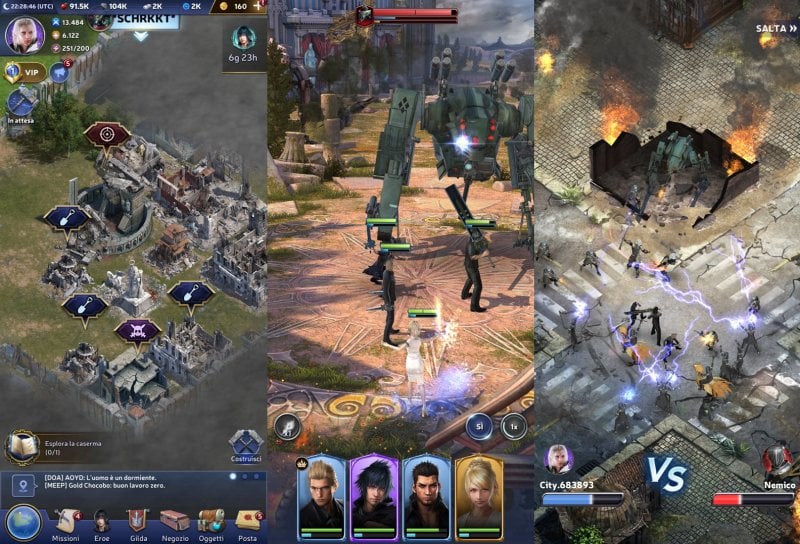The image size is (800, 544).
Task: Toggle the 1x battle speed button
Action: point(514,425)
